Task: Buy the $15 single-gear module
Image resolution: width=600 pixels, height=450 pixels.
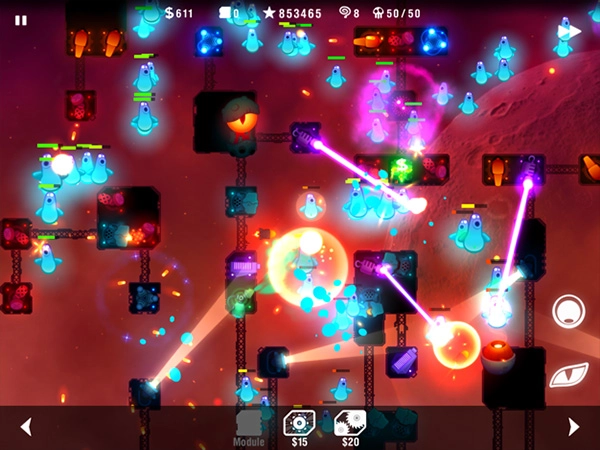Action: 299,424
